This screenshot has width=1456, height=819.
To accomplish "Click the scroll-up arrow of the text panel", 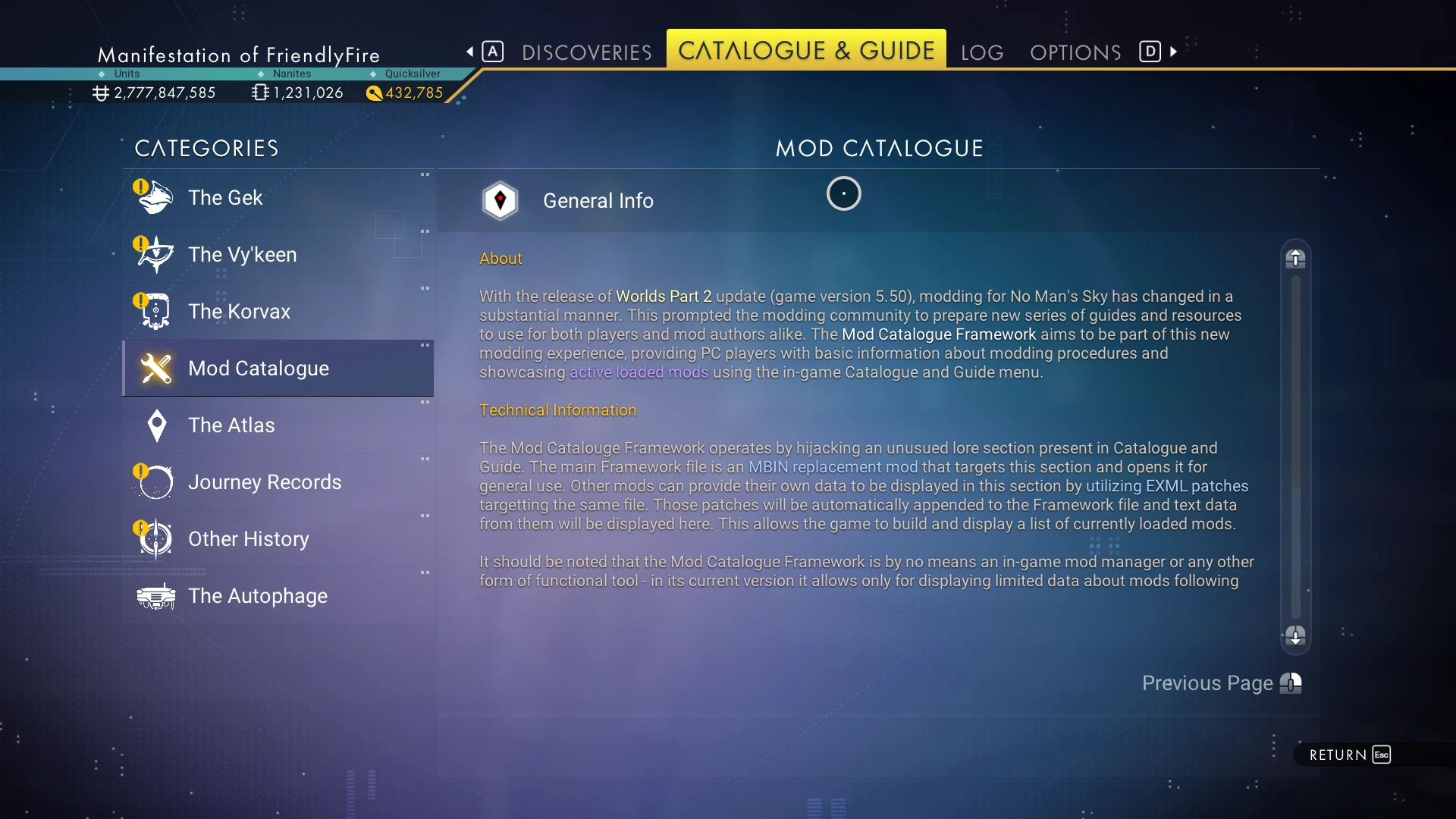I will point(1295,259).
